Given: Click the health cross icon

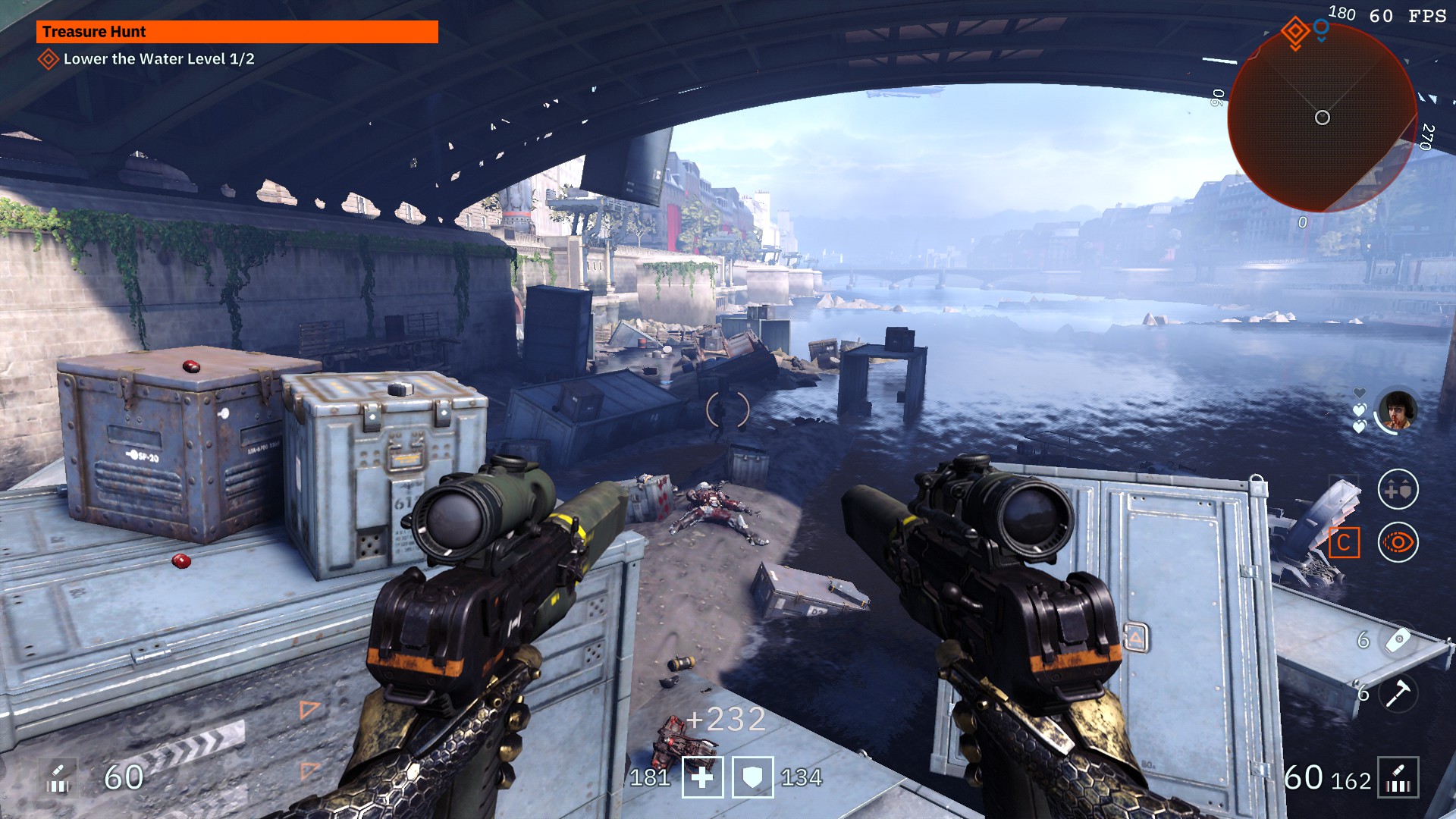Looking at the screenshot, I should pos(702,778).
